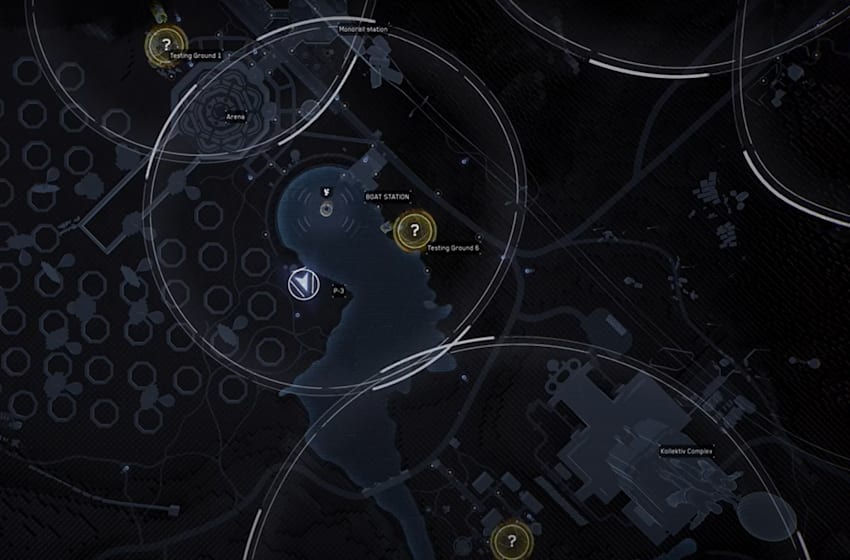The image size is (850, 560).
Task: Select the unlabeled question-mark marker at bottom edge
Action: (x=511, y=541)
